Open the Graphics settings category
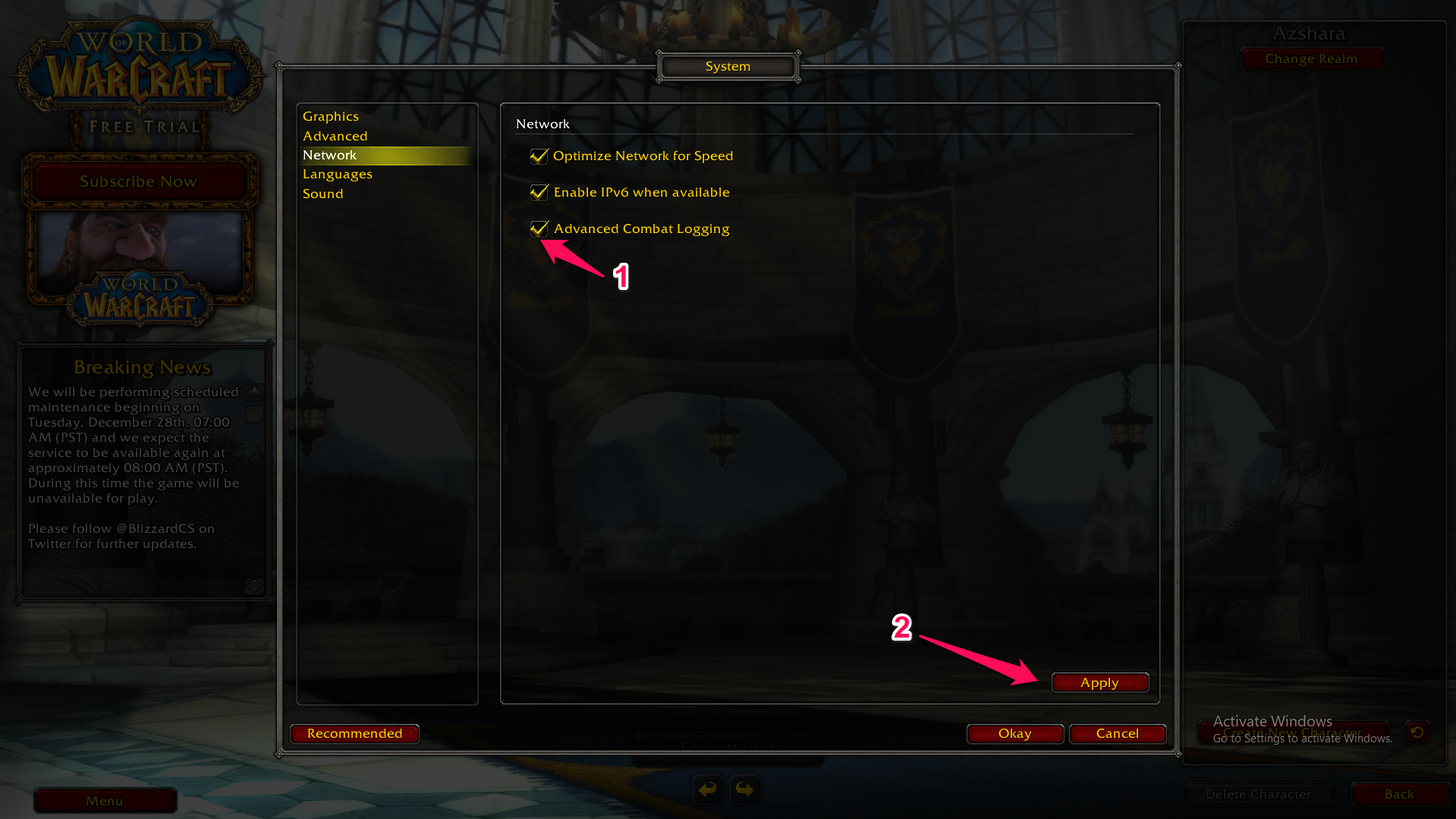 click(x=331, y=116)
